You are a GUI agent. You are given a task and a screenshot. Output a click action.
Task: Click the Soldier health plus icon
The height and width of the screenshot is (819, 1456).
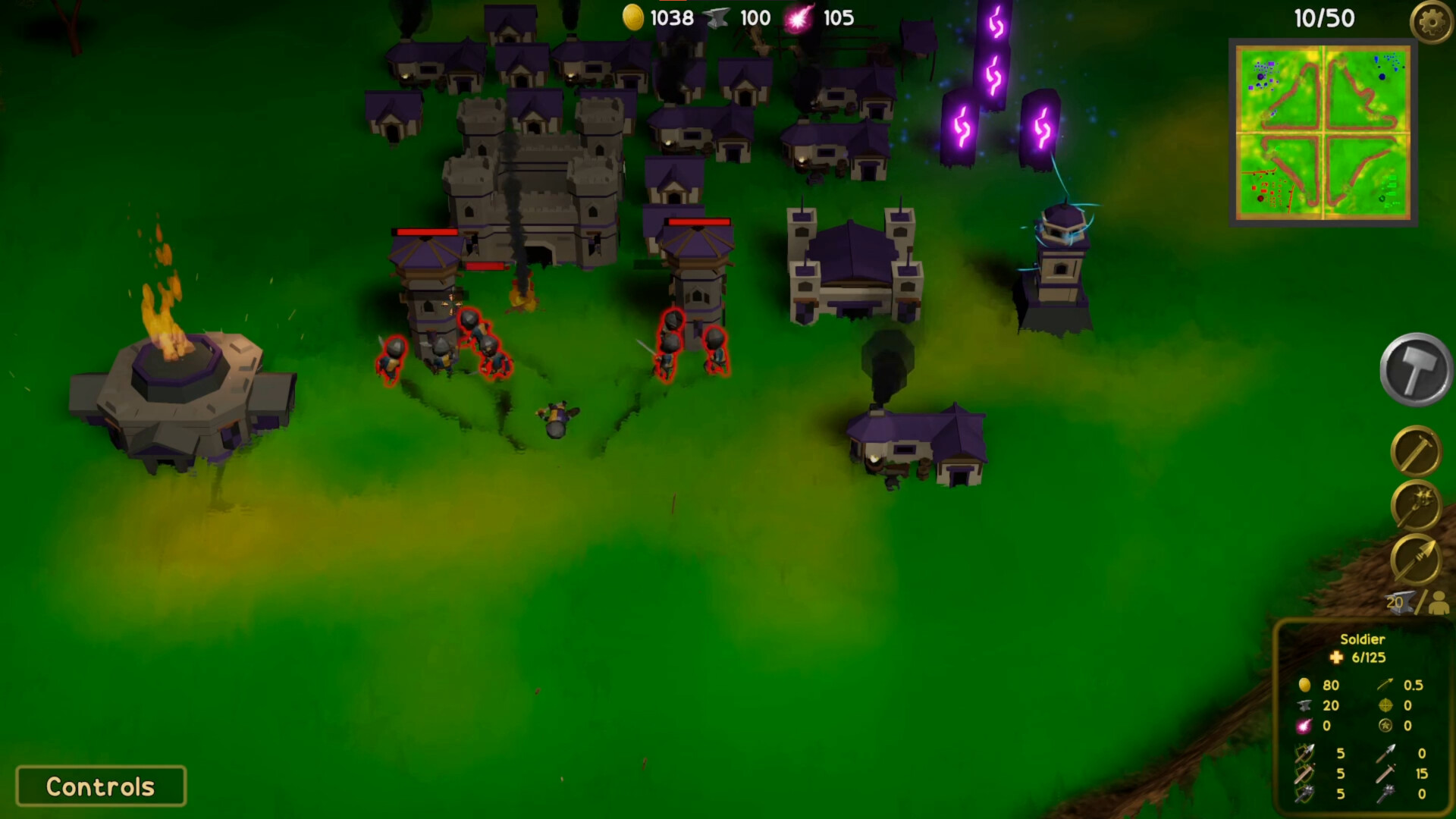pyautogui.click(x=1337, y=657)
